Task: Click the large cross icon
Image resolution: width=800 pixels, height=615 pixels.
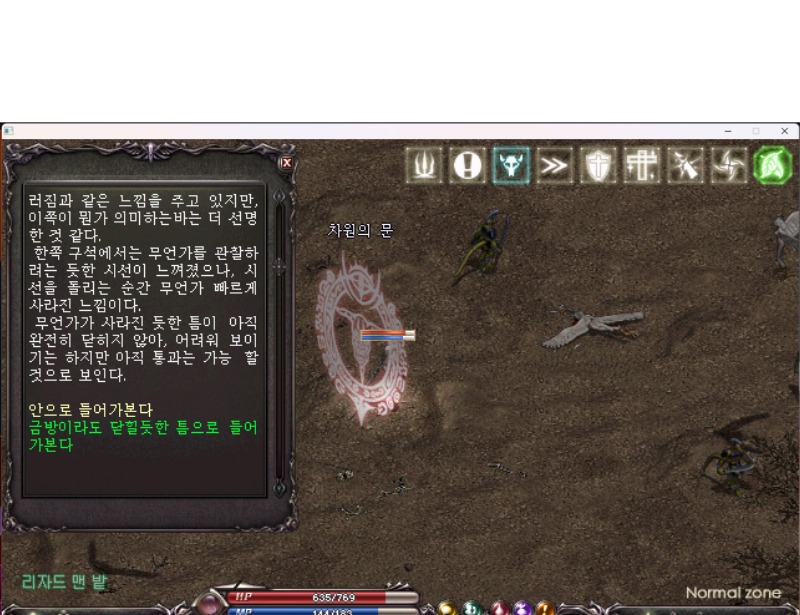Action: tap(641, 166)
